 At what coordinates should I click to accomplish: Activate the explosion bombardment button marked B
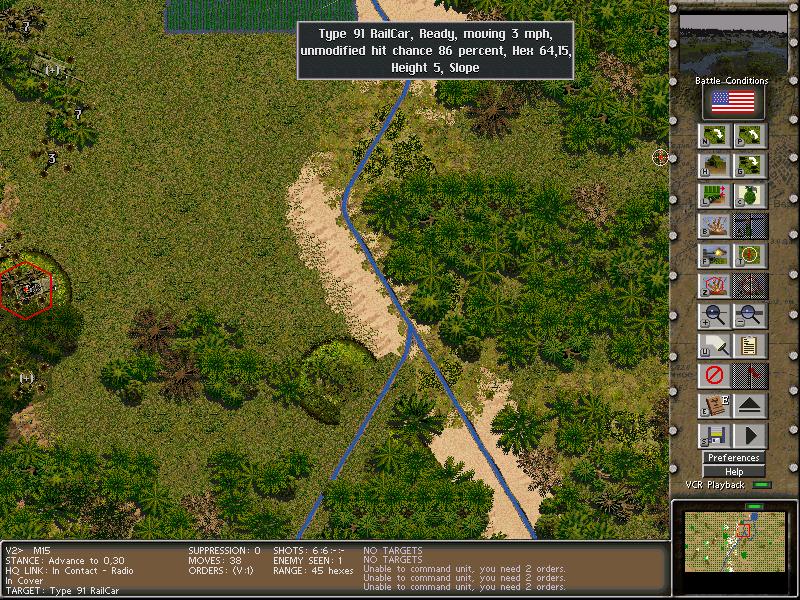pos(715,226)
